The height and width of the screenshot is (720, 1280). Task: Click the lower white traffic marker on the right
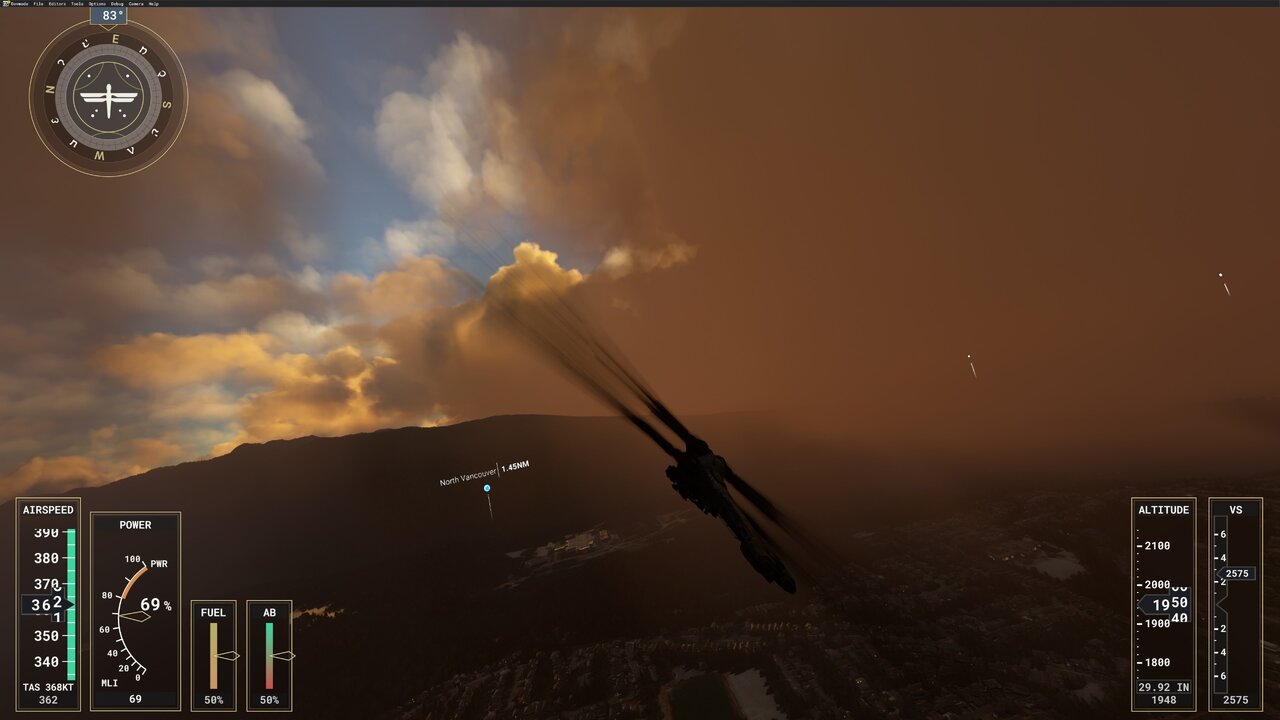point(968,356)
